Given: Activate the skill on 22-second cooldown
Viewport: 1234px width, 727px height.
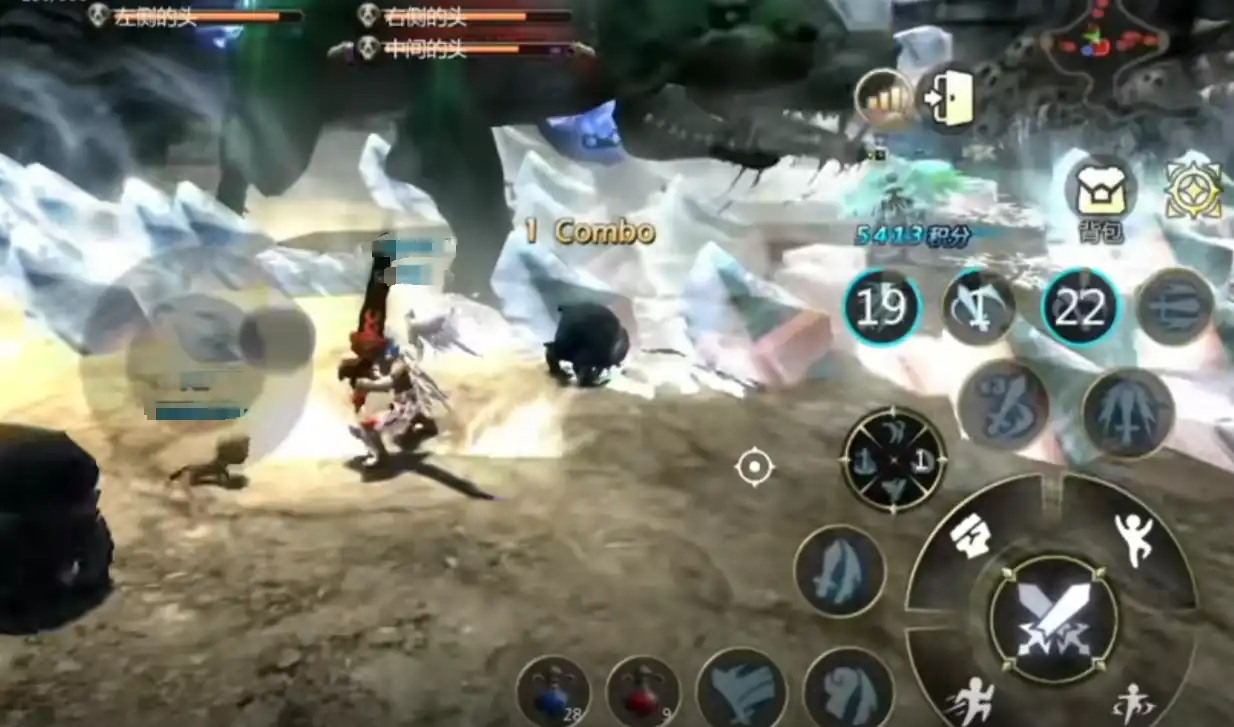Looking at the screenshot, I should 1079,308.
